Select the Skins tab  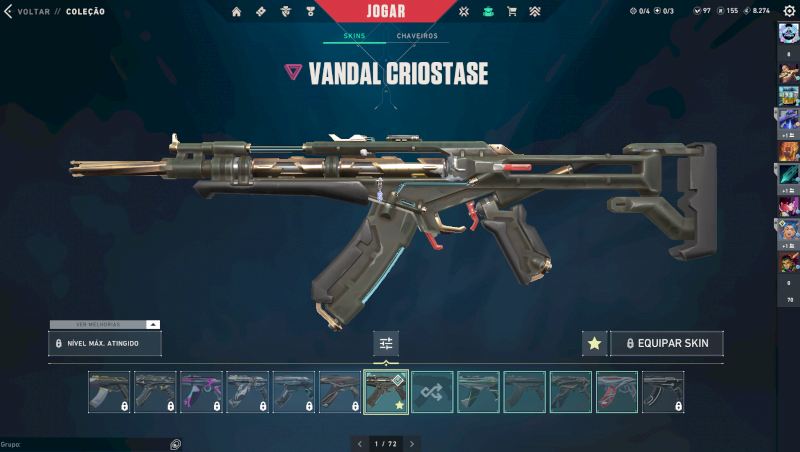(x=354, y=36)
